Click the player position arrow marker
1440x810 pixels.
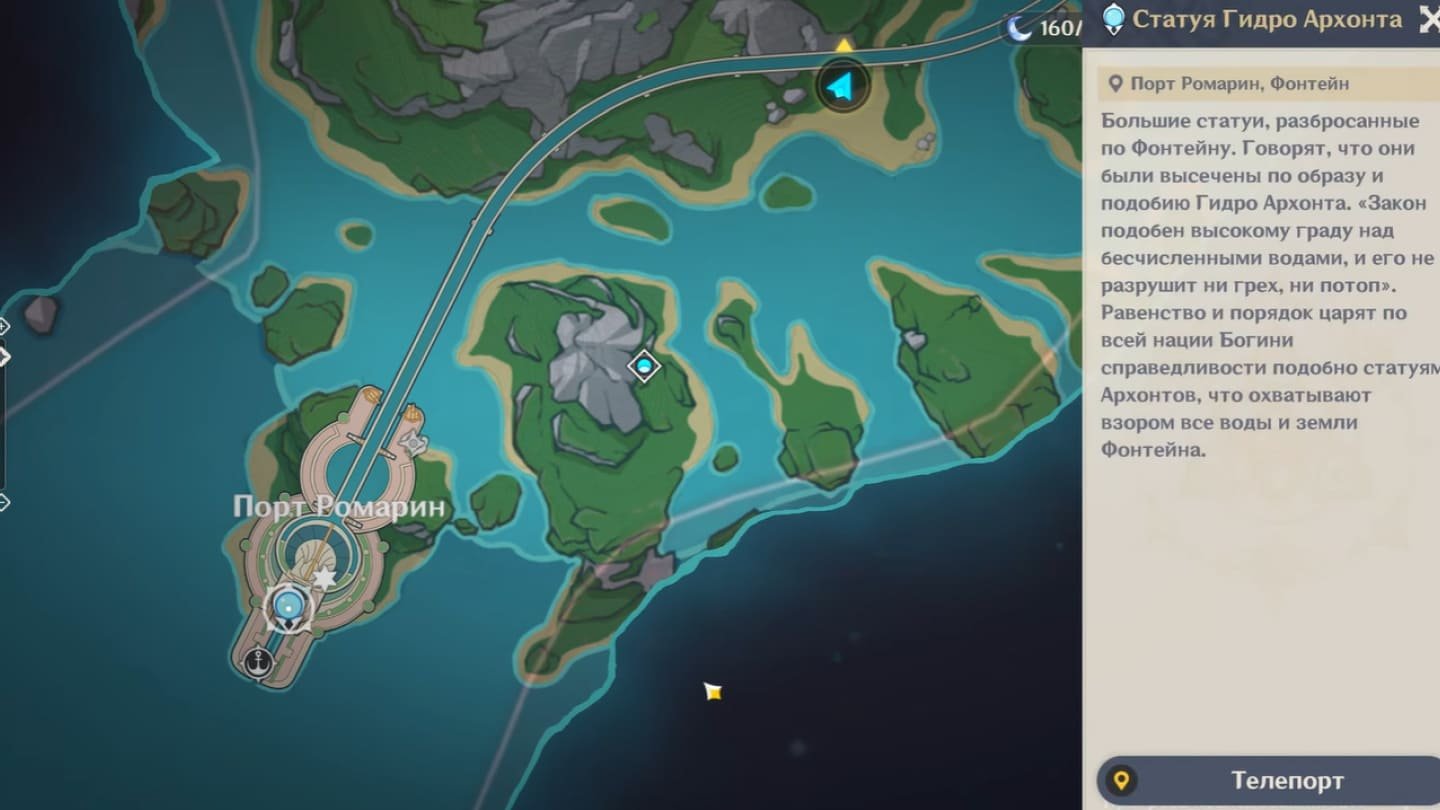(842, 87)
